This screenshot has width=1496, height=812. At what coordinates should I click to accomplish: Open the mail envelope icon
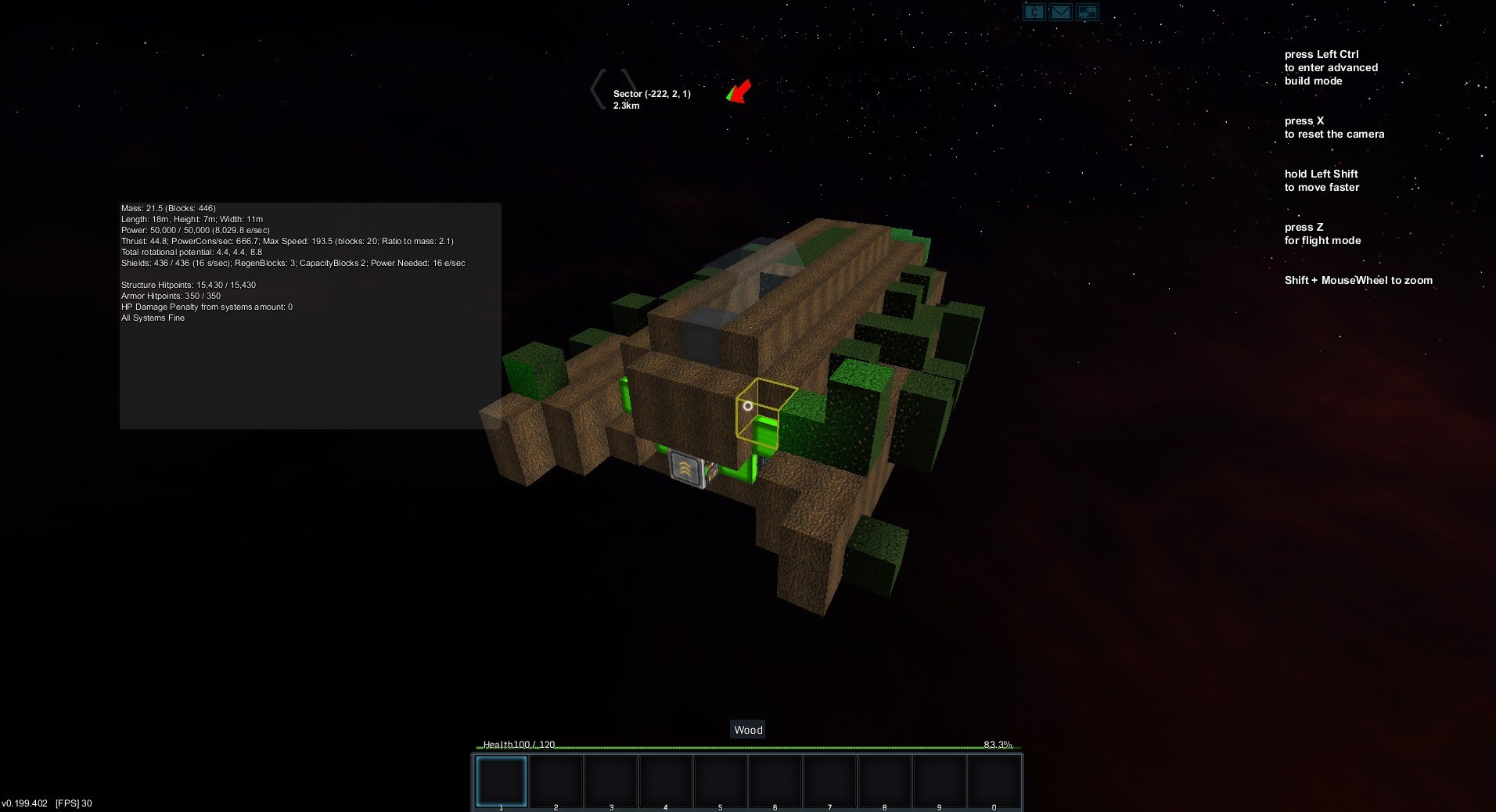point(1061,12)
